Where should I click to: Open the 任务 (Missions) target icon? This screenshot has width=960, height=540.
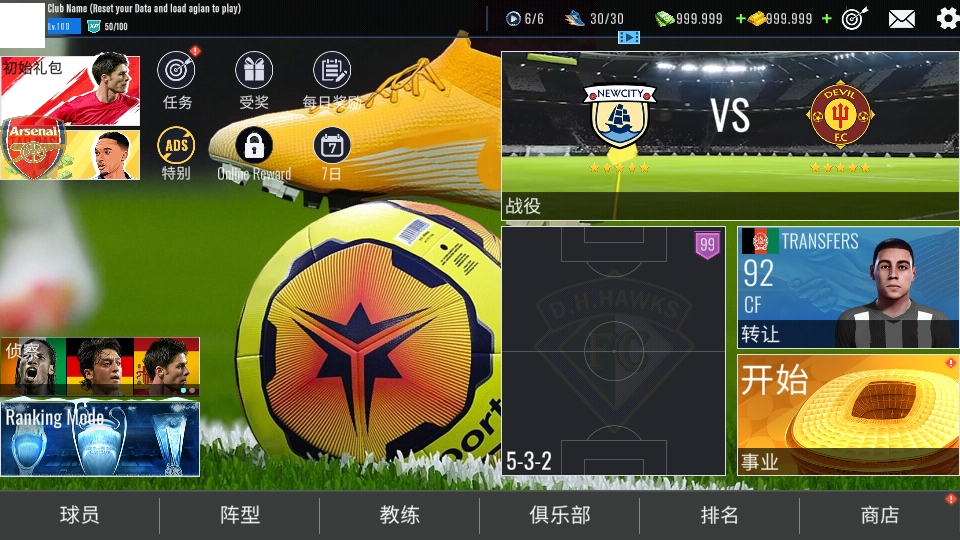177,71
